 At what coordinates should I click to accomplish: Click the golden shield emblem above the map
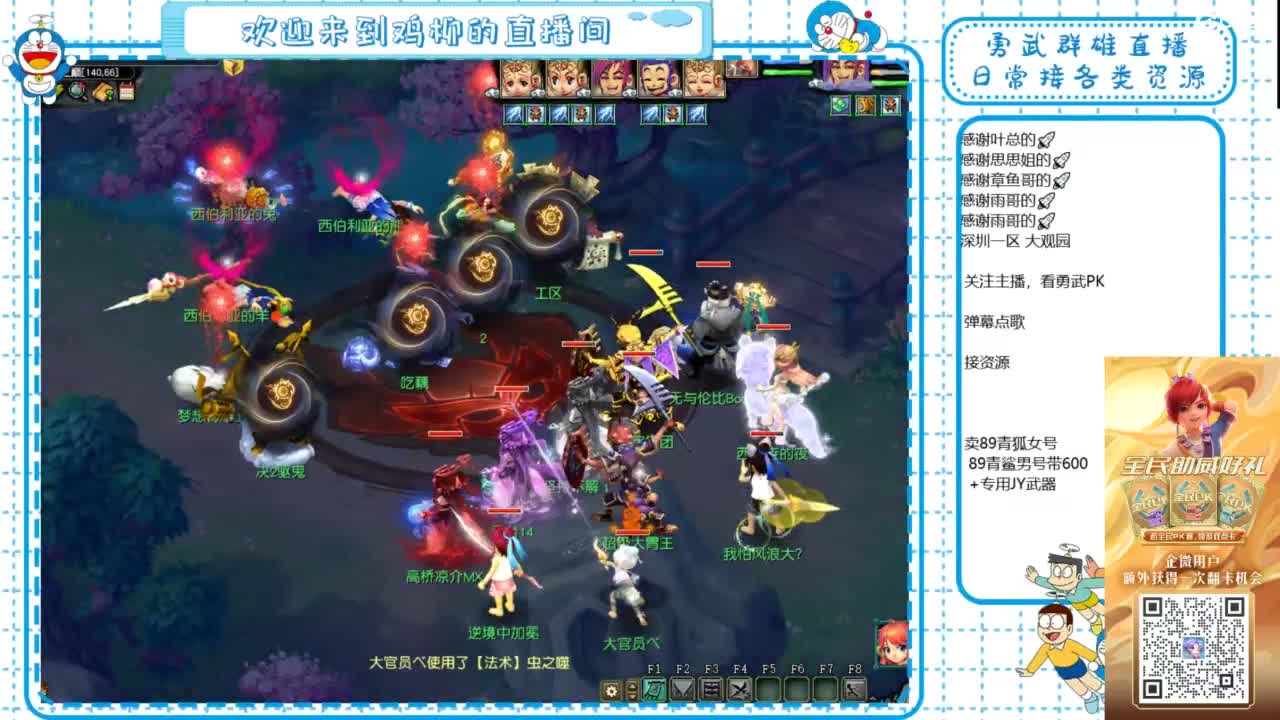pyautogui.click(x=232, y=68)
